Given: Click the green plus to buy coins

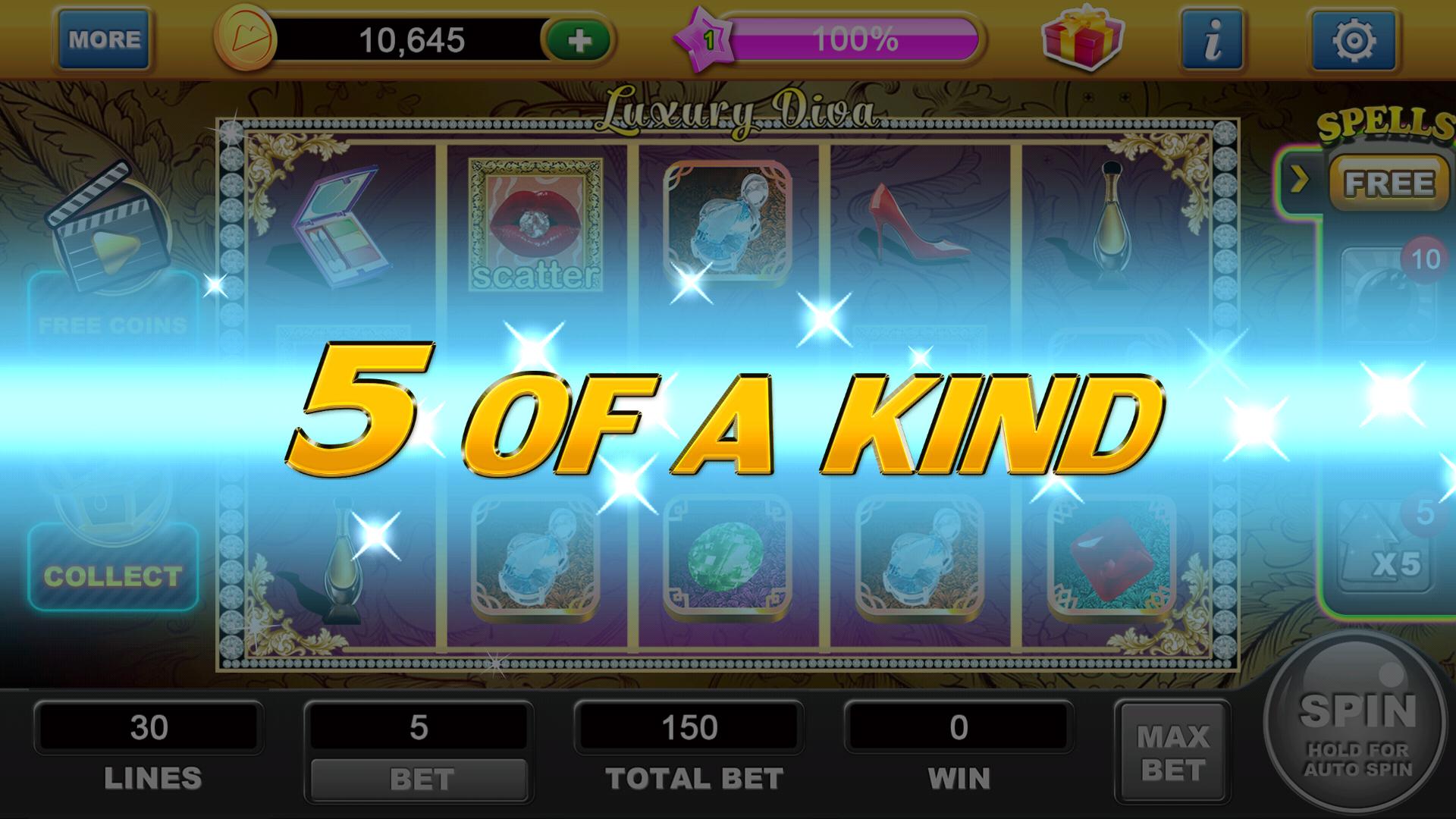Looking at the screenshot, I should point(578,39).
